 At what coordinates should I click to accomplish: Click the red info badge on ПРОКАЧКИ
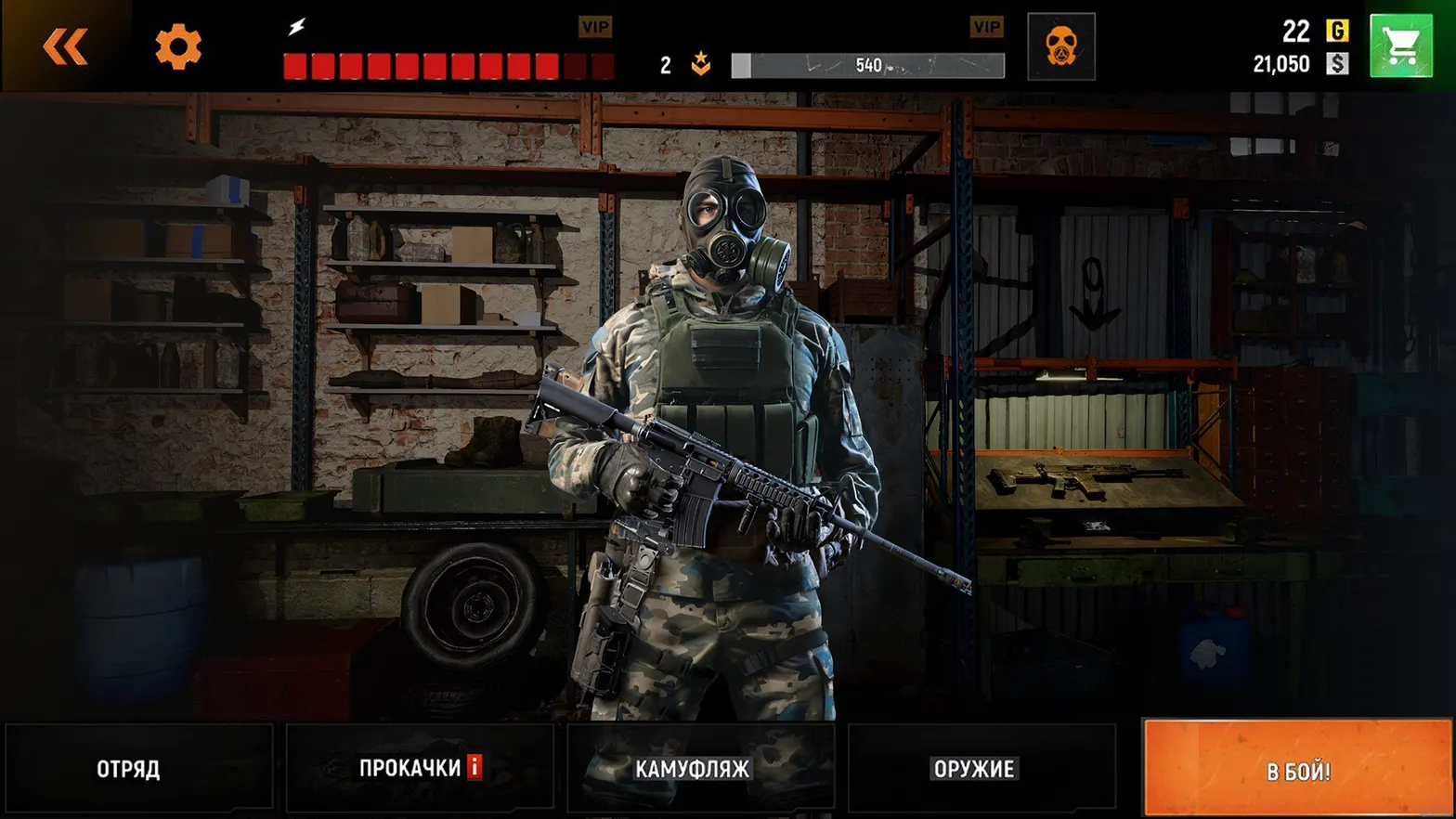pyautogui.click(x=474, y=768)
